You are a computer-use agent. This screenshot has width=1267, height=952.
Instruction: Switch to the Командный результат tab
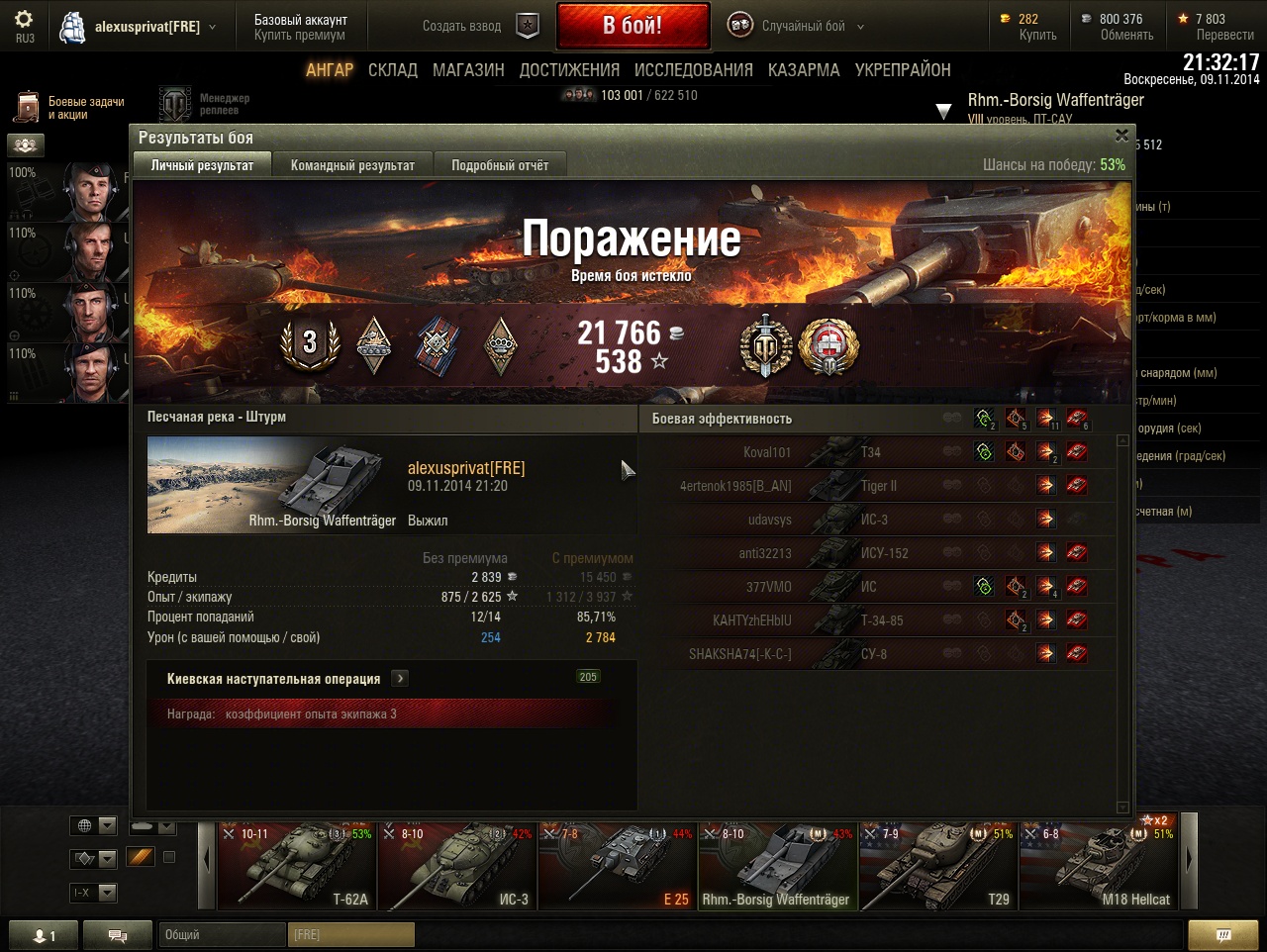[x=352, y=165]
